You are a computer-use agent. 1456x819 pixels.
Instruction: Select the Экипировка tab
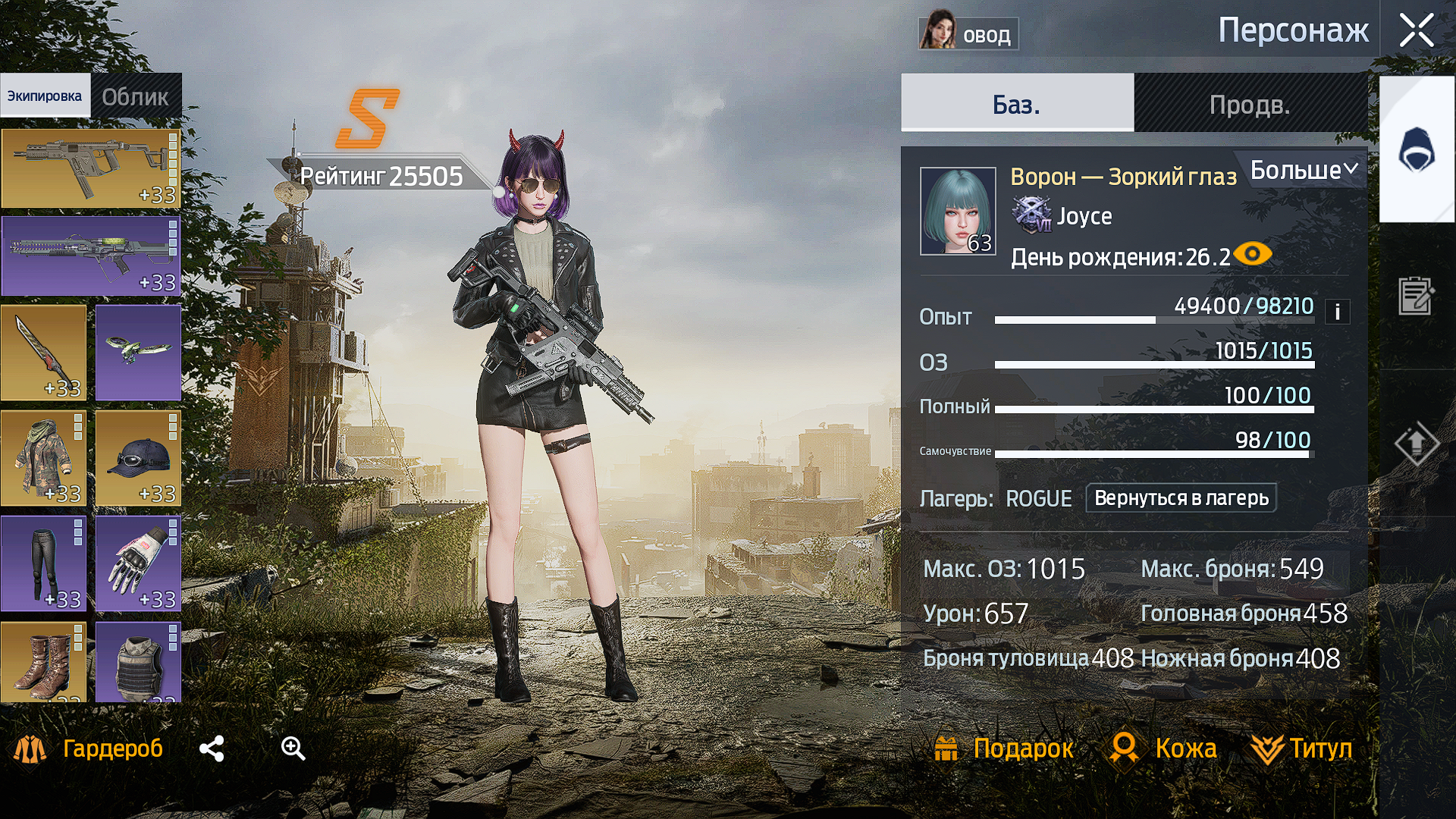click(x=45, y=96)
